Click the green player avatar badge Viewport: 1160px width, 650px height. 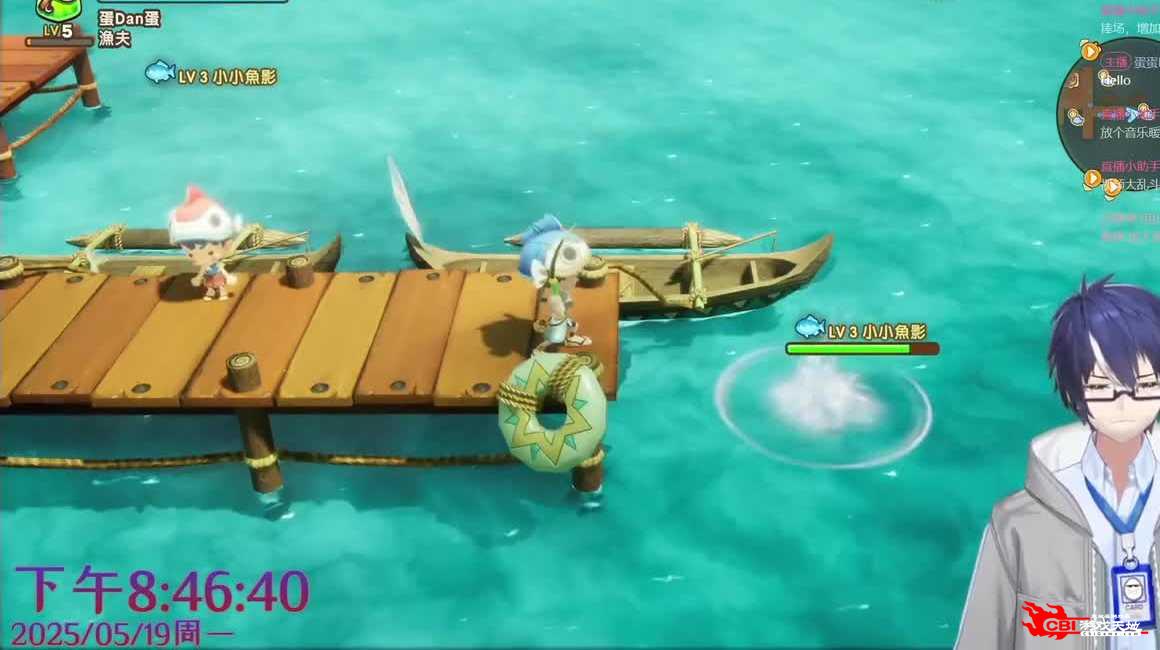pos(58,10)
